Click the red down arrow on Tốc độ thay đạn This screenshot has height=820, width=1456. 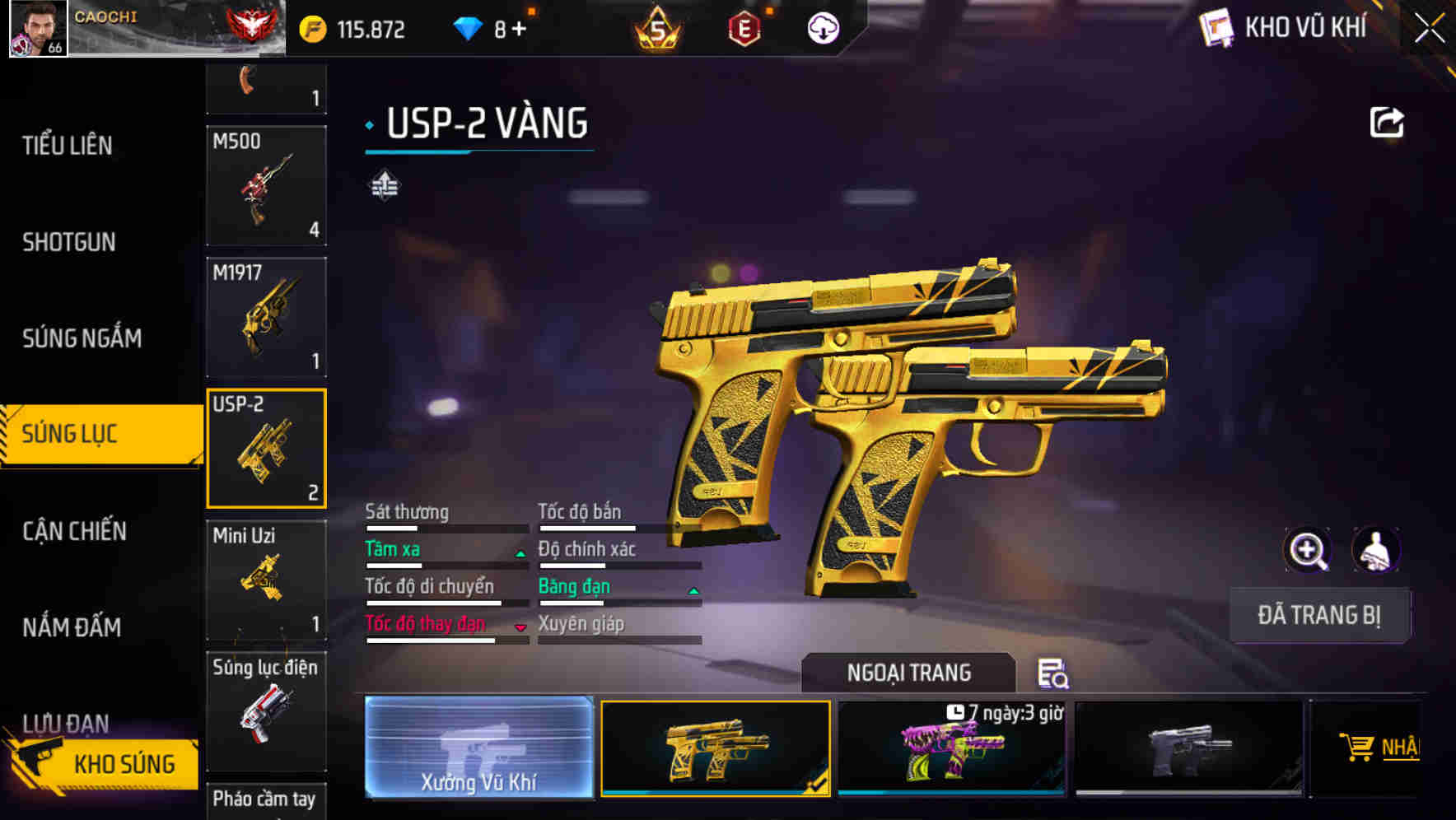click(x=521, y=628)
